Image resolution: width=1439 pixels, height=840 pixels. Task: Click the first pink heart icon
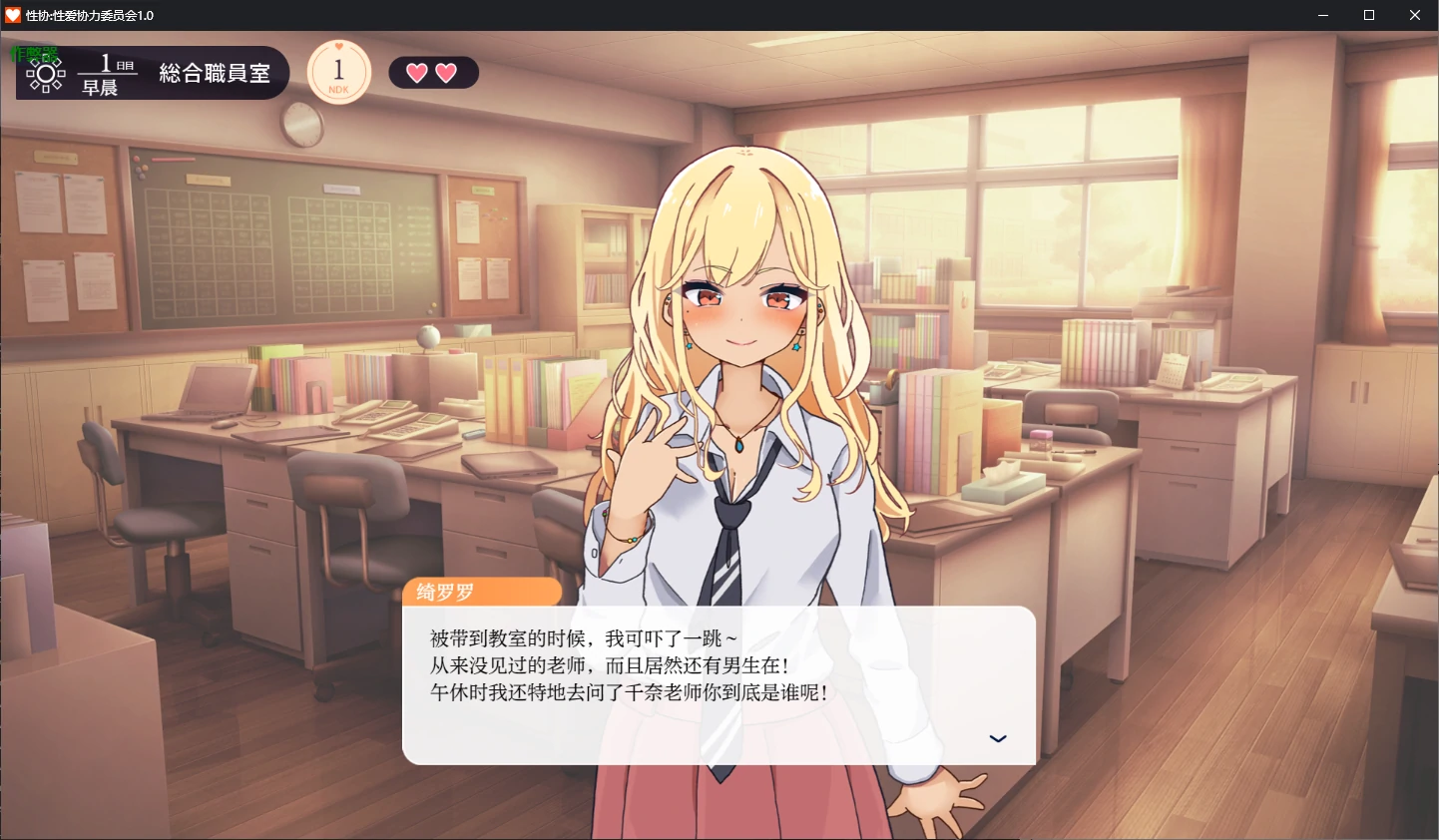click(417, 72)
